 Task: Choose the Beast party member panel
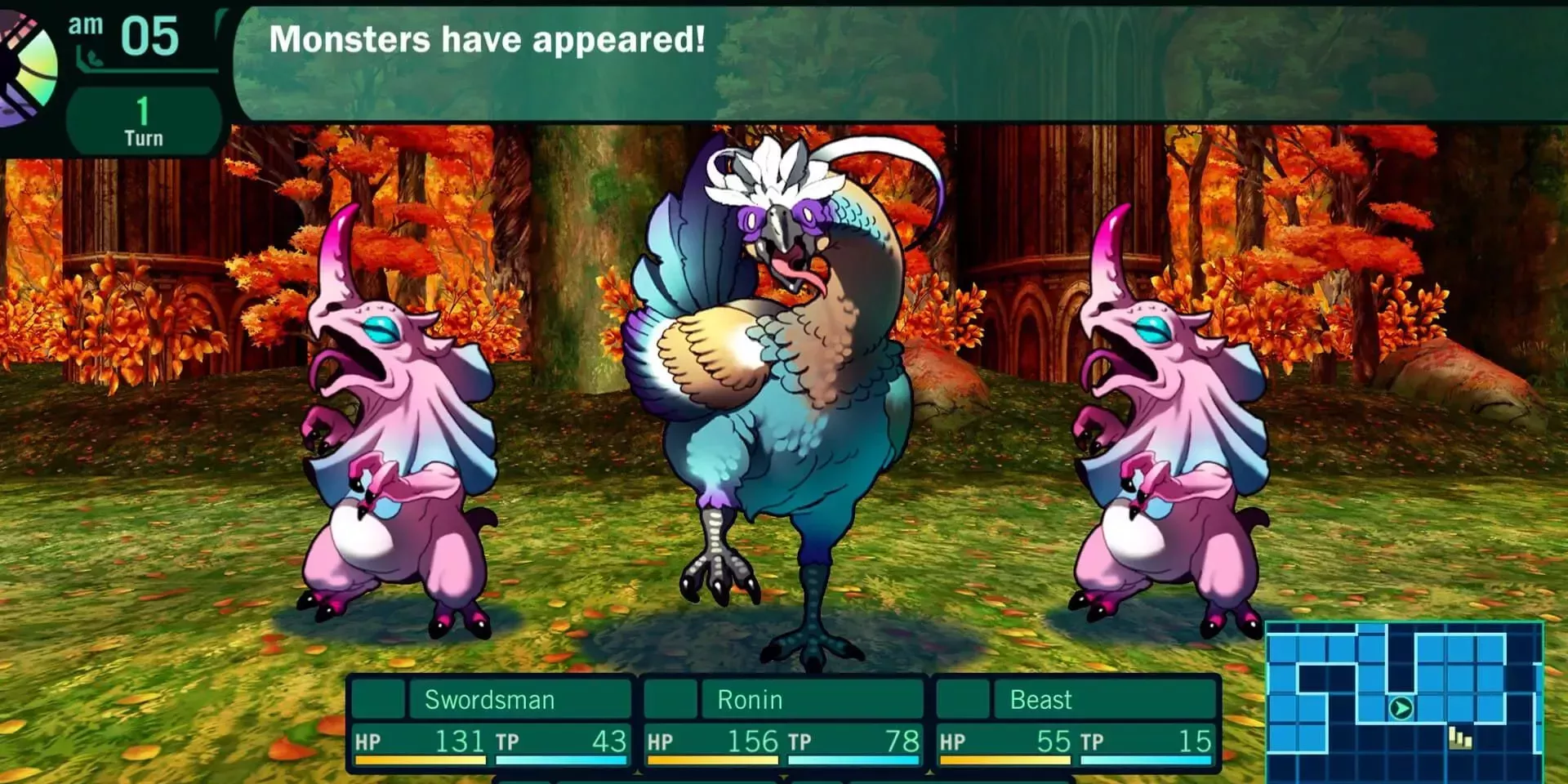1076,723
